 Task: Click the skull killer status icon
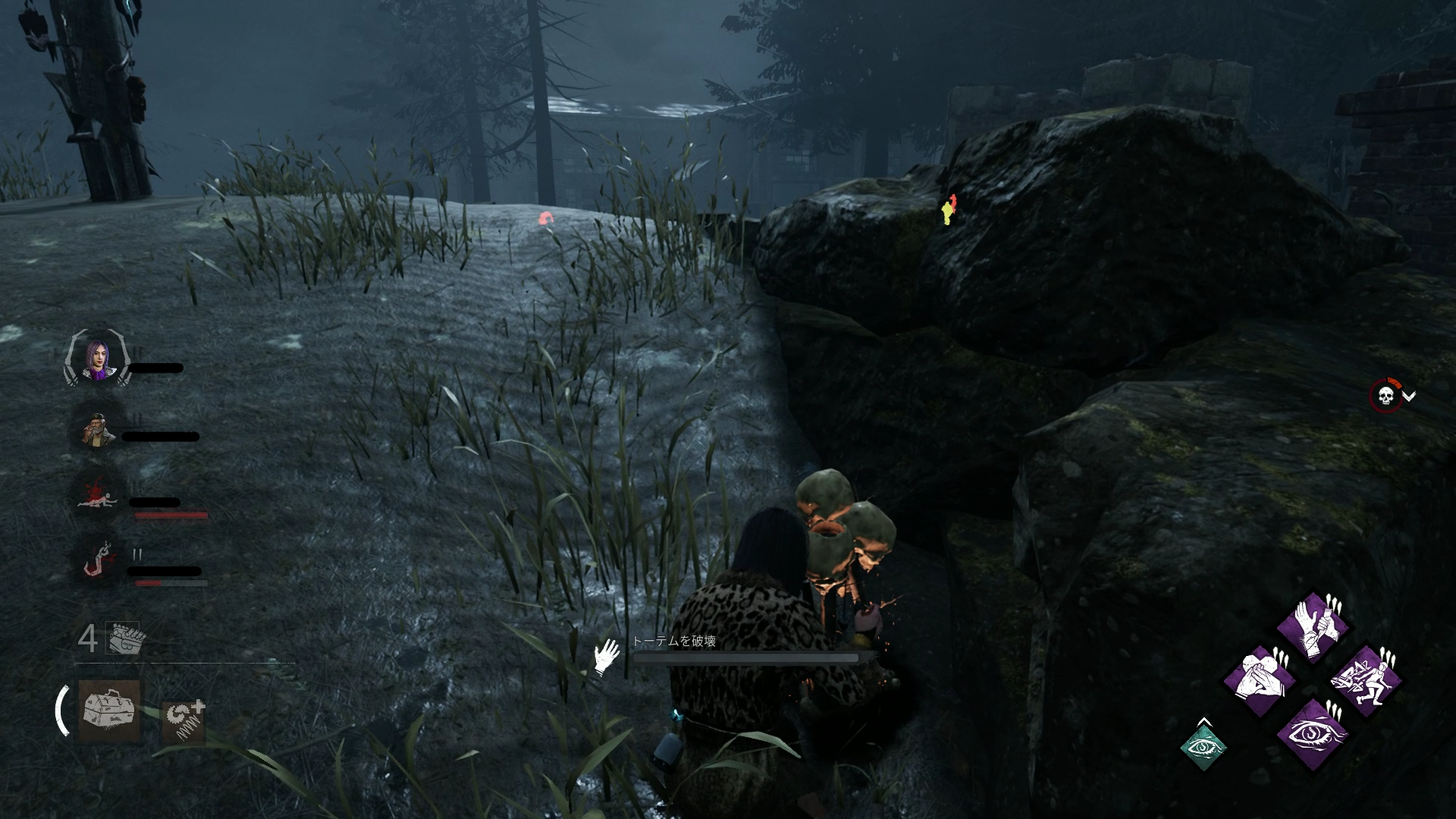(x=1385, y=396)
